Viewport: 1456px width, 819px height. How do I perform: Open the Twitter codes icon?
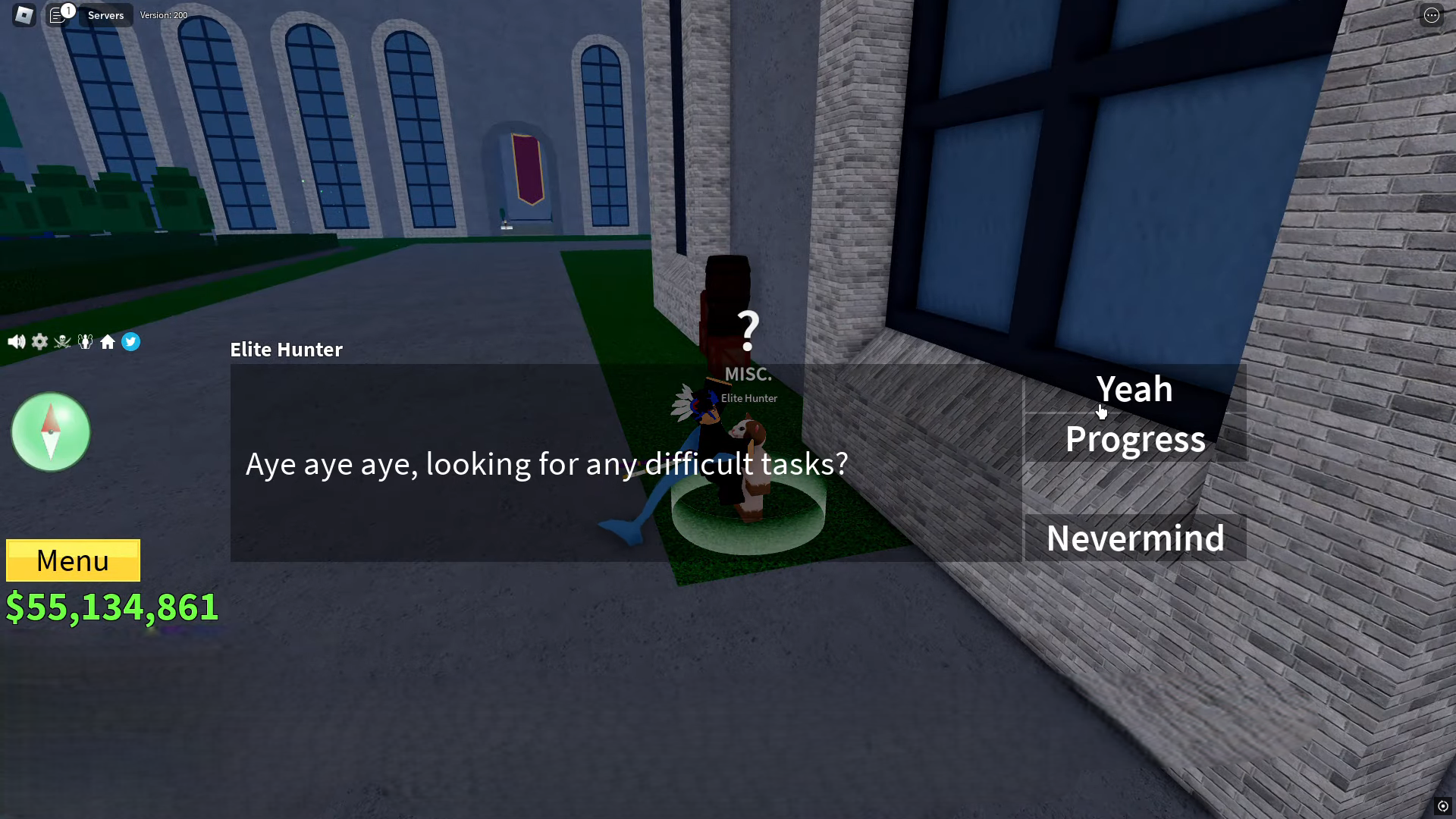(131, 342)
